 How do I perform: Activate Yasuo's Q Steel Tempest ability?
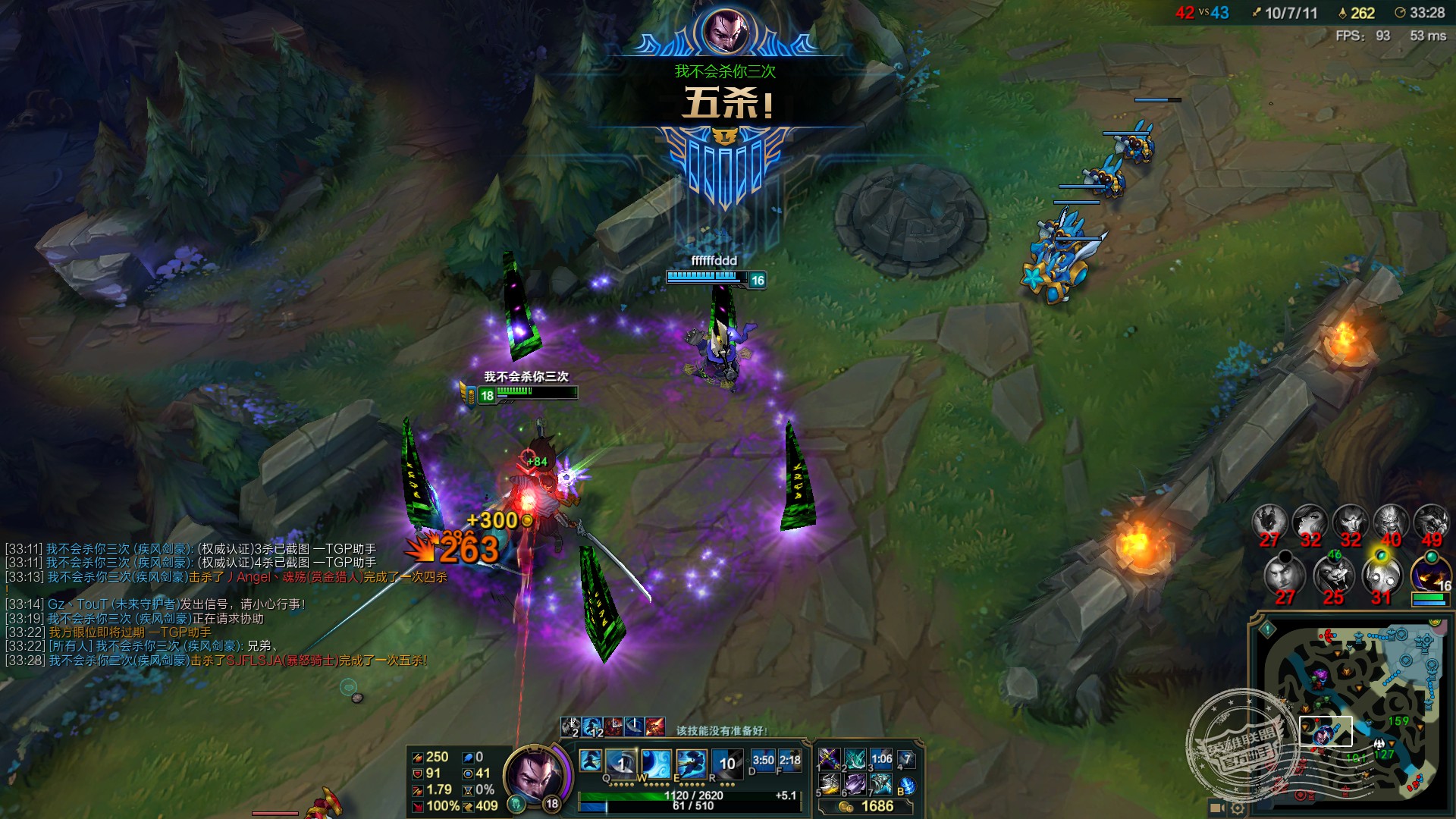(x=620, y=761)
